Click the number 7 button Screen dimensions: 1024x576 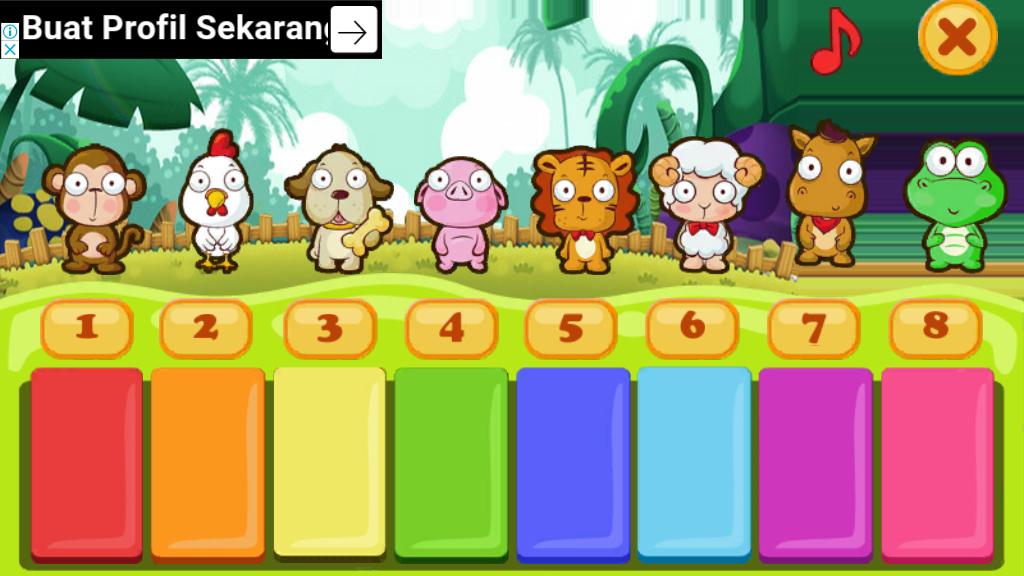(x=814, y=328)
